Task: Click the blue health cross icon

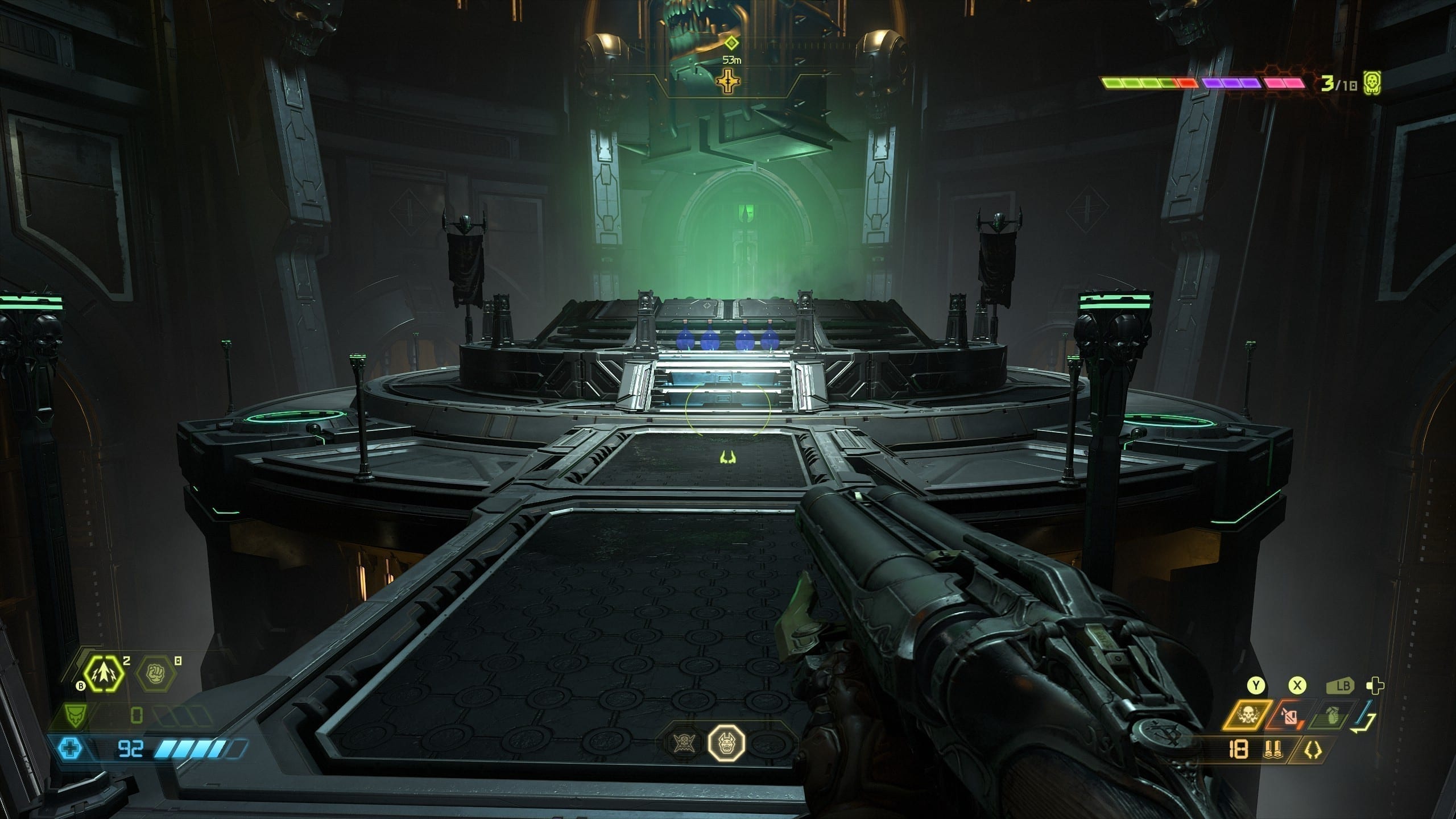Action: click(71, 748)
